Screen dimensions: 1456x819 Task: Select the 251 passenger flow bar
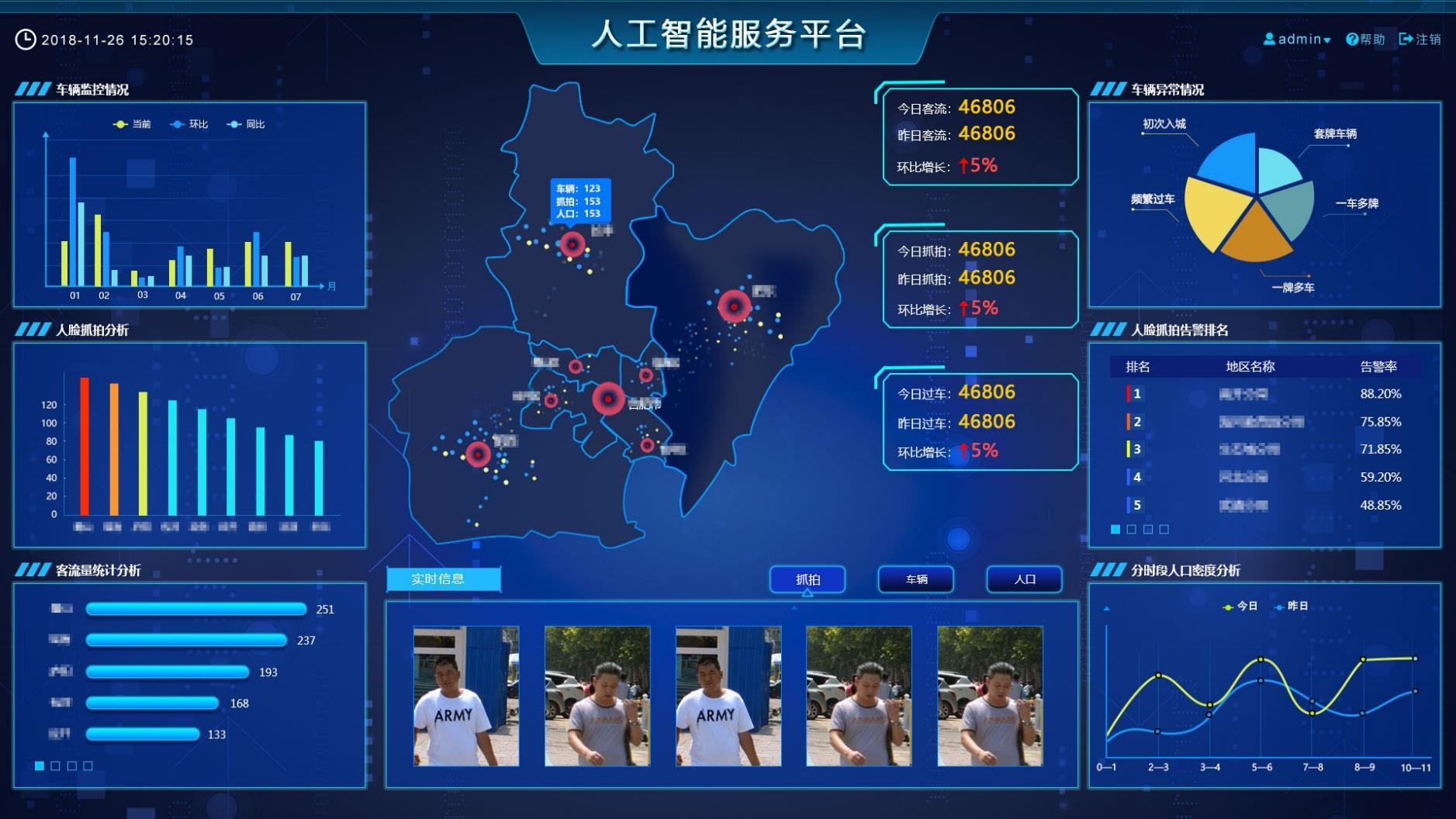tap(196, 609)
